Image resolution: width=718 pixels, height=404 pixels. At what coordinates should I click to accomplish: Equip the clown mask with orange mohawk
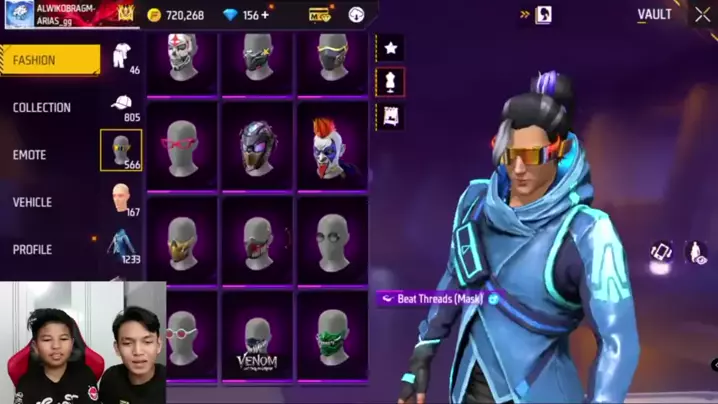pos(332,146)
